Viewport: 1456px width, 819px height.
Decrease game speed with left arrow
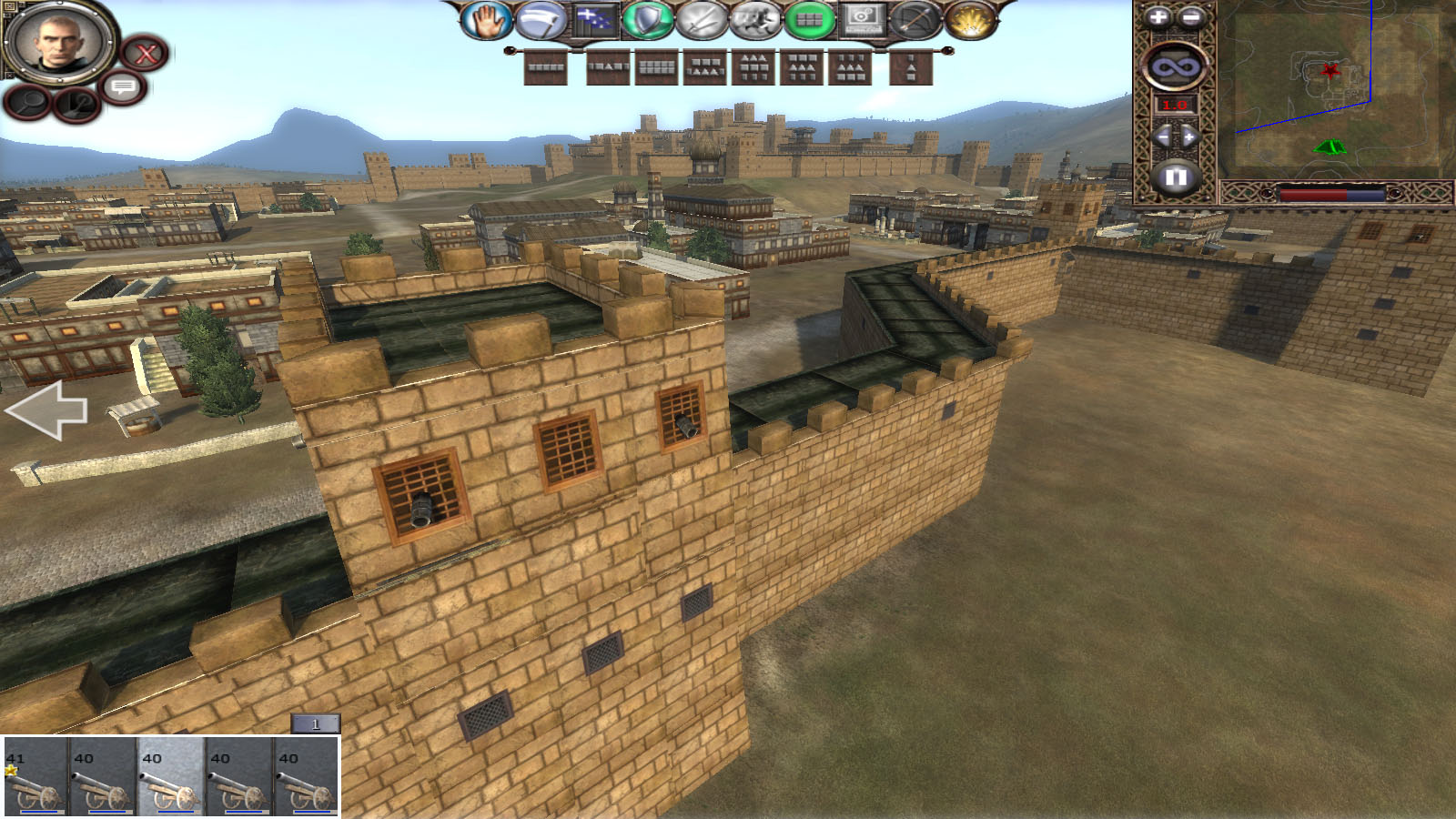pos(1161,136)
